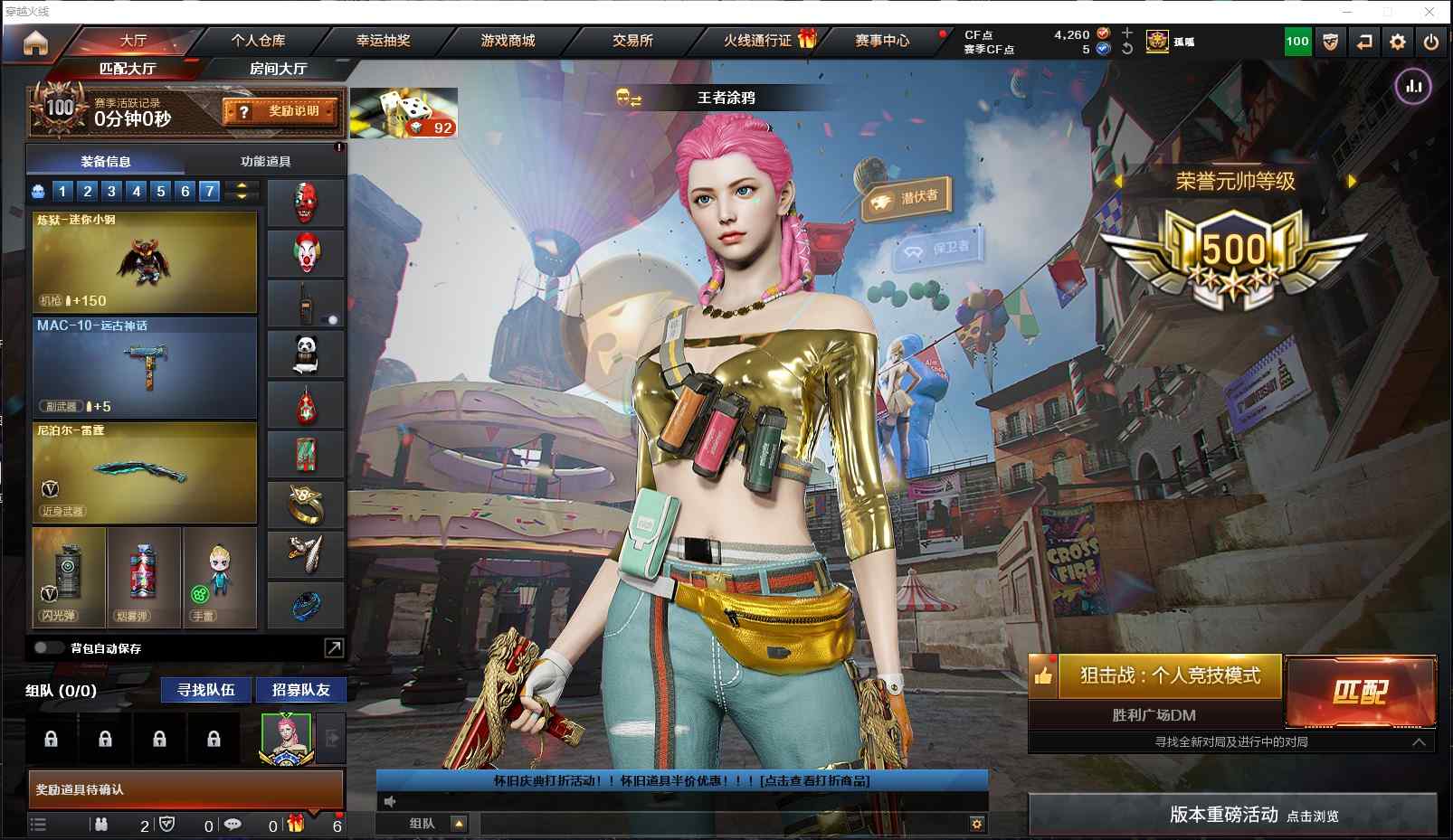This screenshot has width=1453, height=840.
Task: Open the gear settings icon
Action: pyautogui.click(x=1398, y=42)
